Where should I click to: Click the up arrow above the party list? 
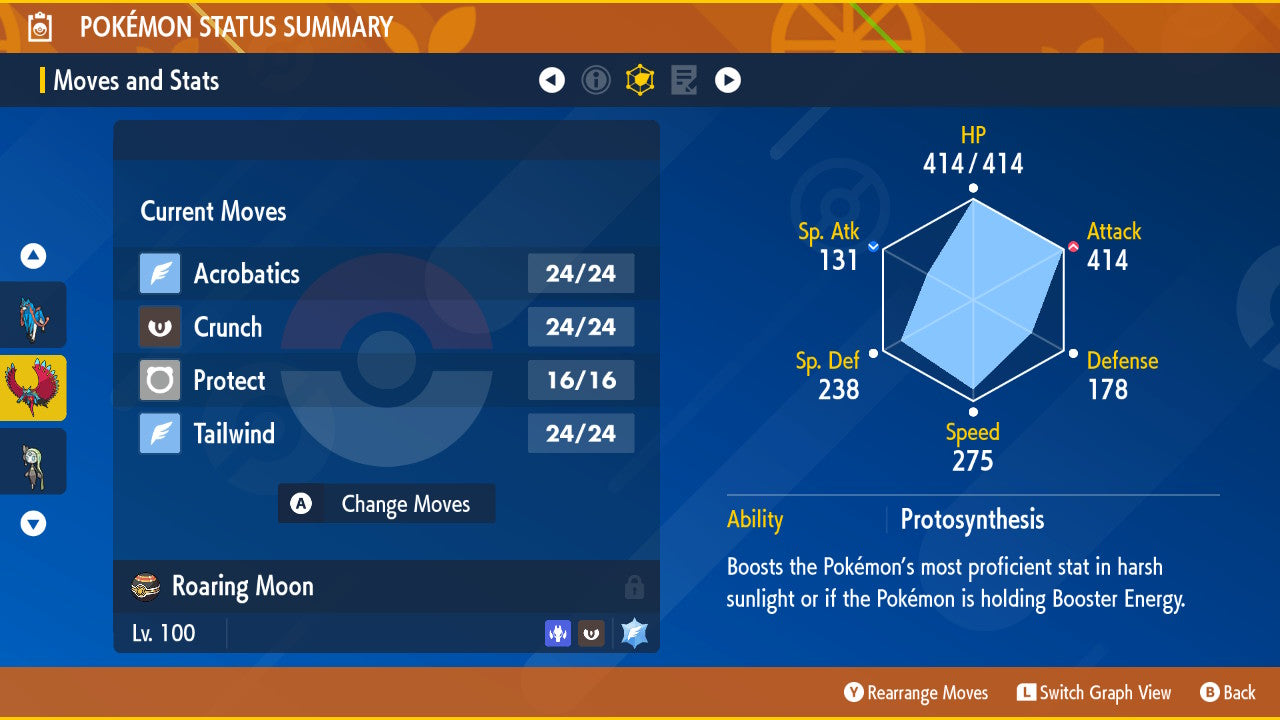coord(32,256)
